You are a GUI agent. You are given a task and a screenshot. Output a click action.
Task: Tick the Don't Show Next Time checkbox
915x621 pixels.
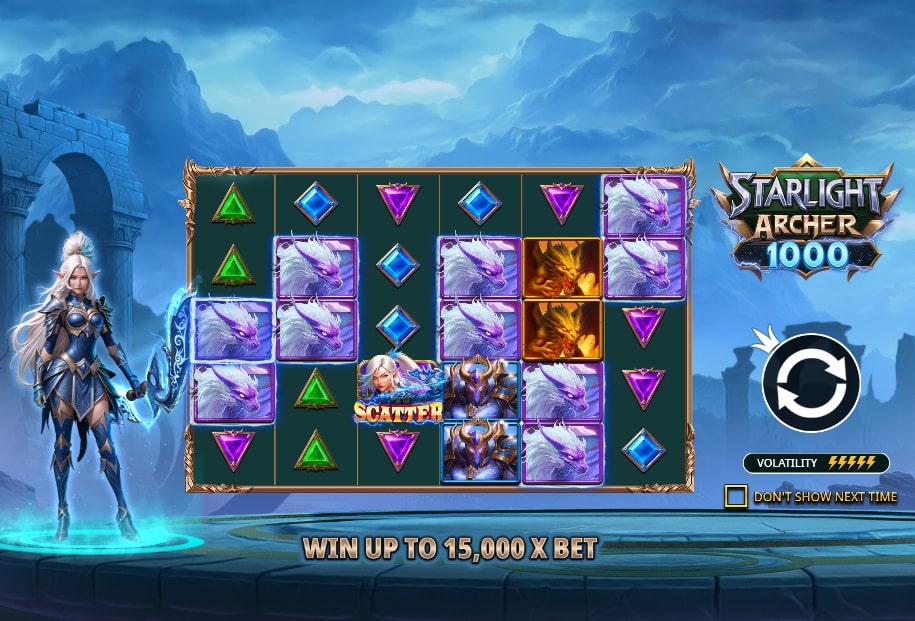pyautogui.click(x=736, y=496)
